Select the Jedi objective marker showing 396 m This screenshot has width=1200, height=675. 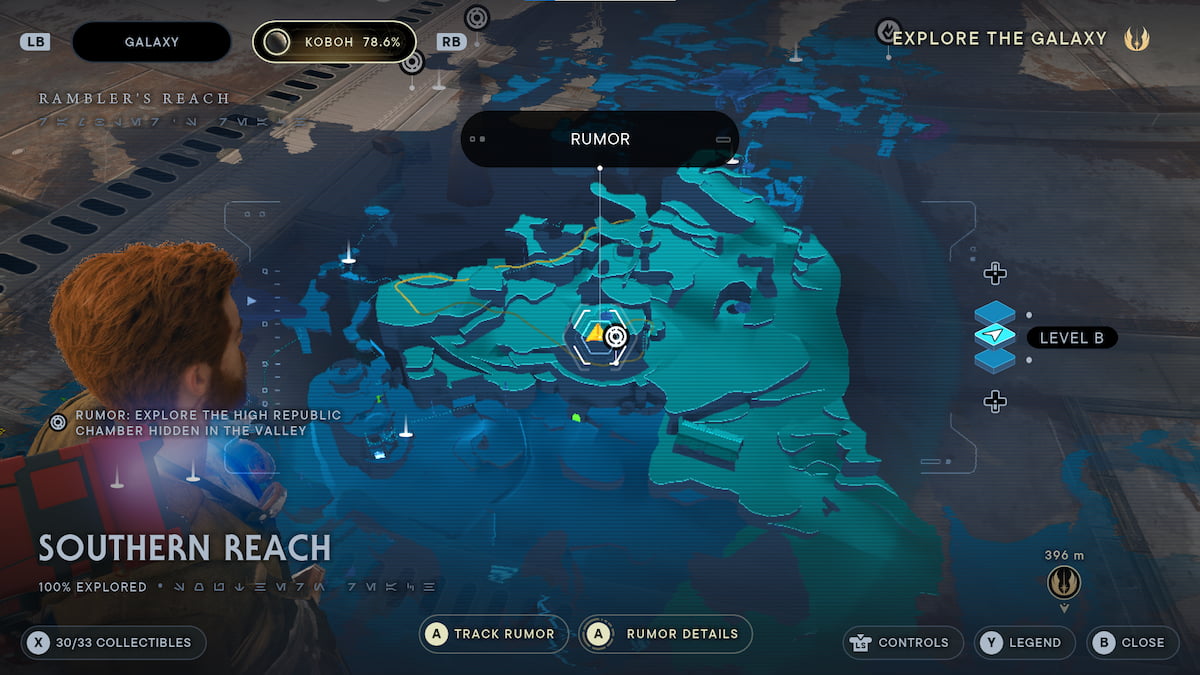[x=1063, y=582]
